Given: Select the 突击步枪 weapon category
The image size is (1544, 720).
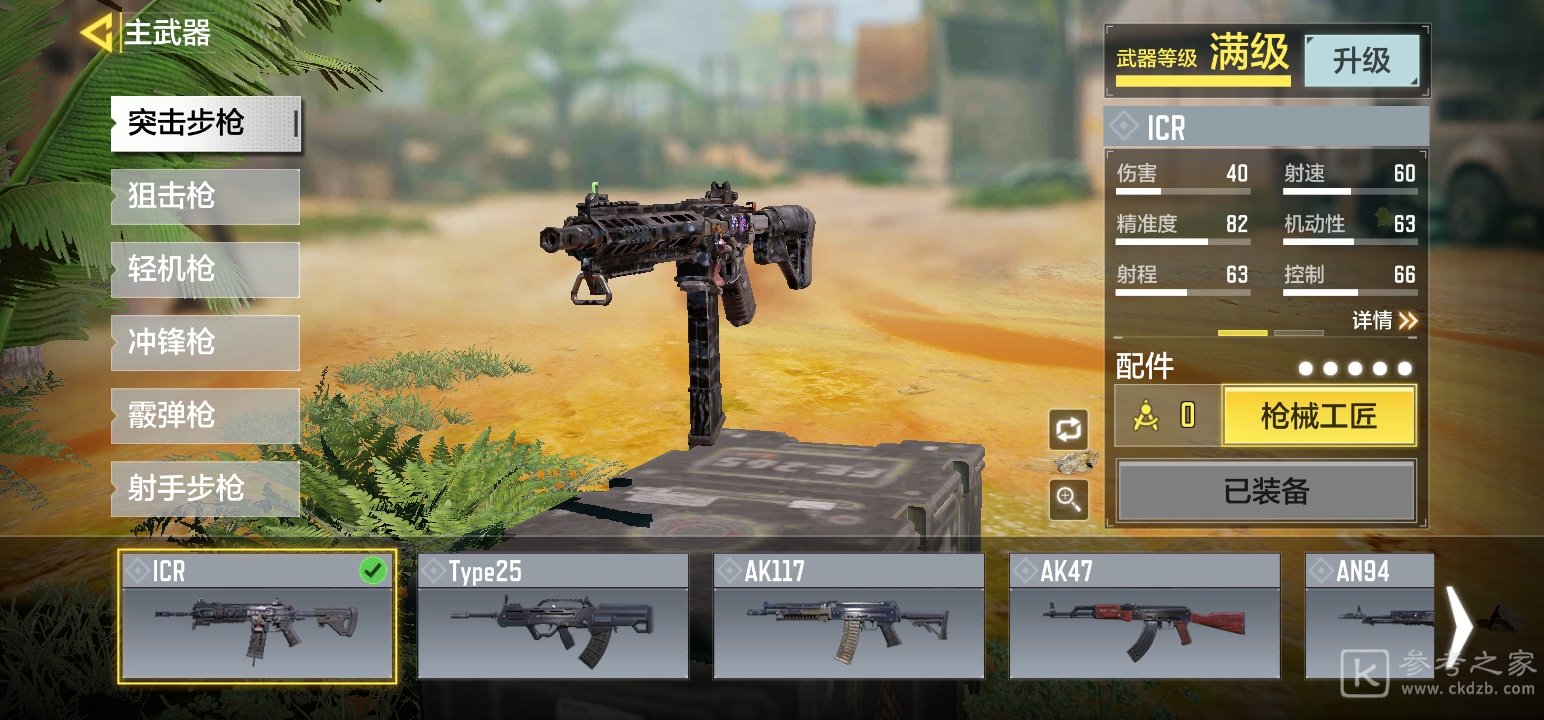Looking at the screenshot, I should [205, 124].
